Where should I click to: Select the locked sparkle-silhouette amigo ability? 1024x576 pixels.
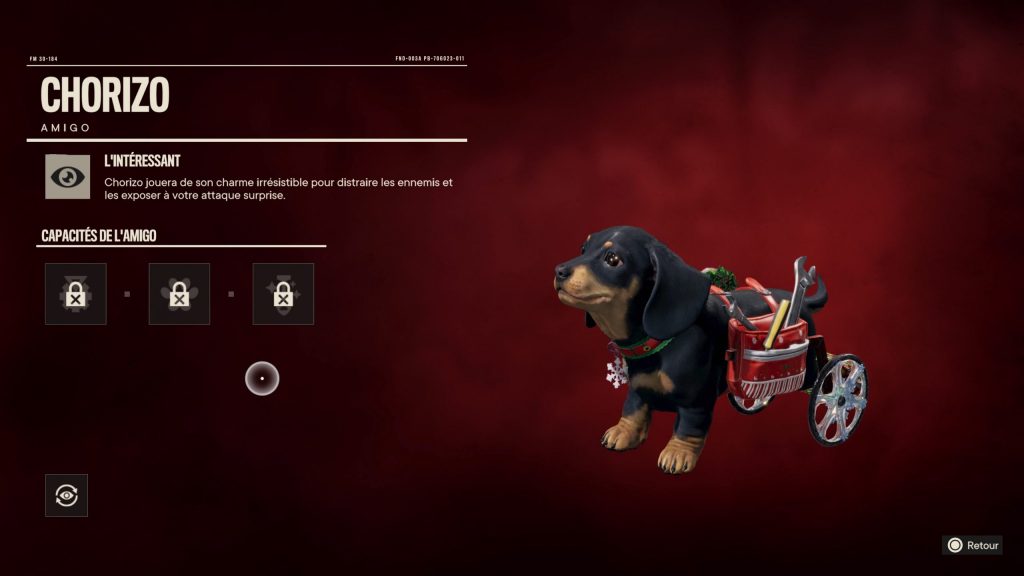(283, 294)
